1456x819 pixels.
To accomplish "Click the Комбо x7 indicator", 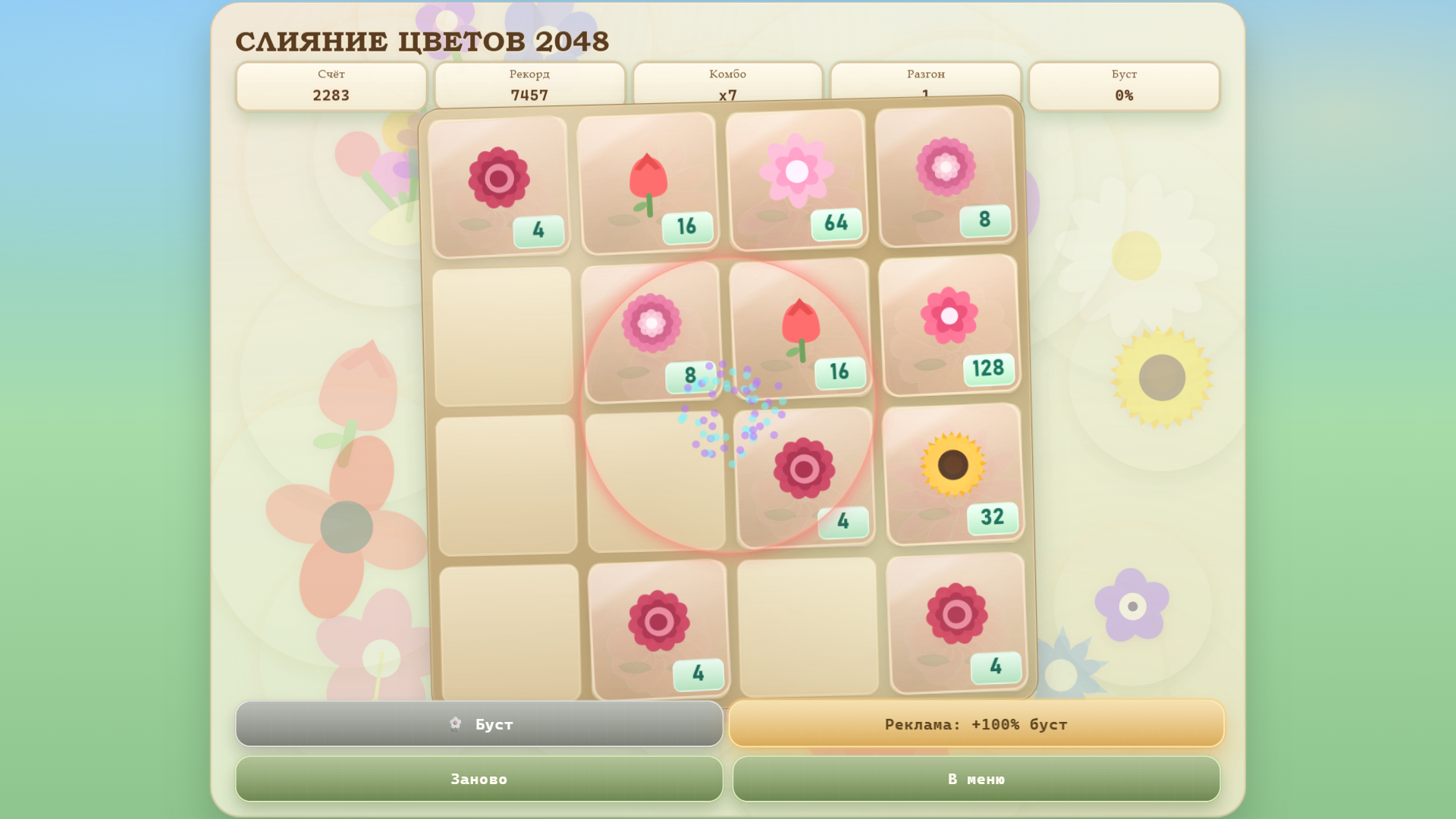I will point(727,85).
